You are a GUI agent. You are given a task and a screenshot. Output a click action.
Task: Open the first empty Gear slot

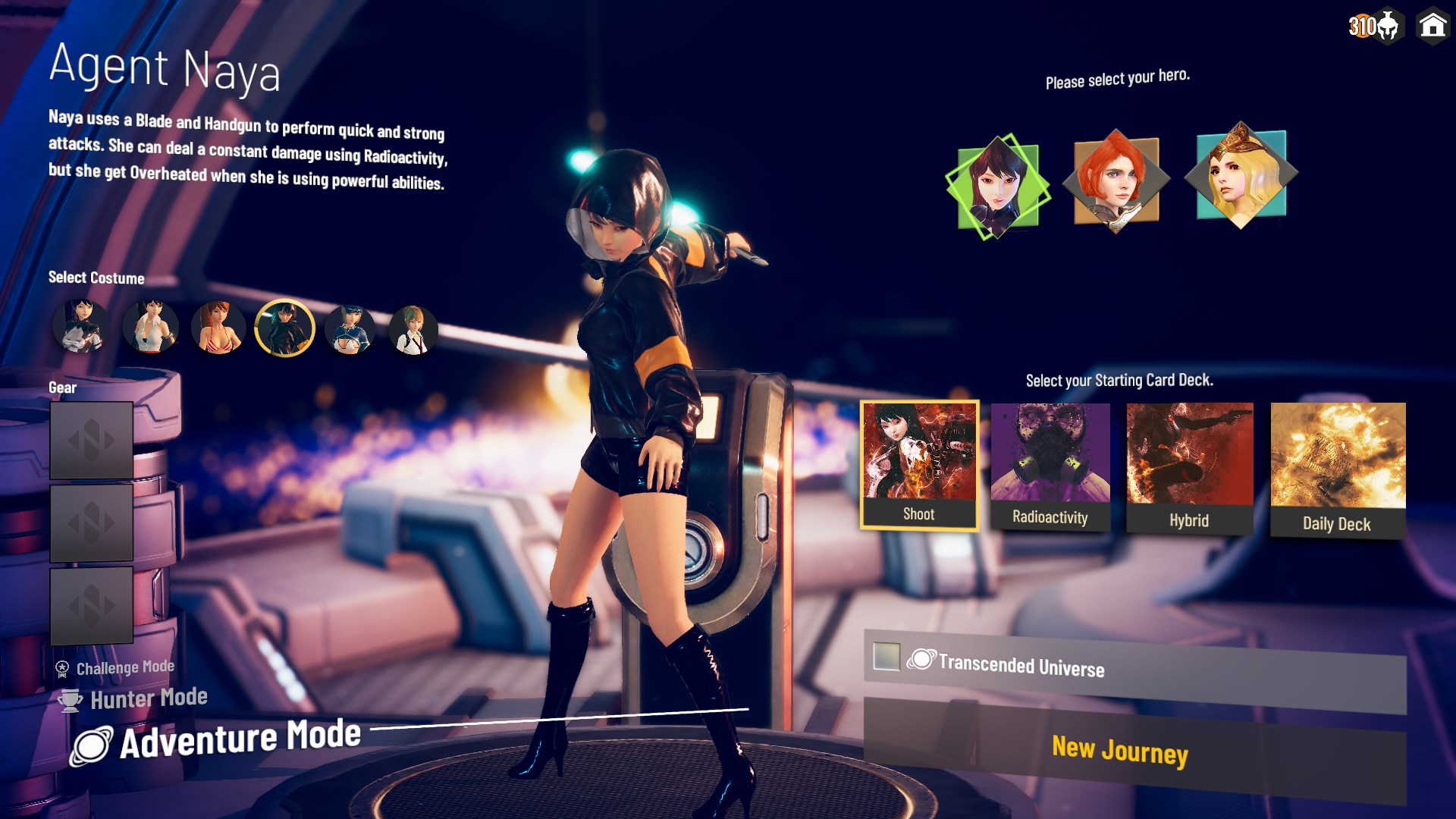click(91, 441)
